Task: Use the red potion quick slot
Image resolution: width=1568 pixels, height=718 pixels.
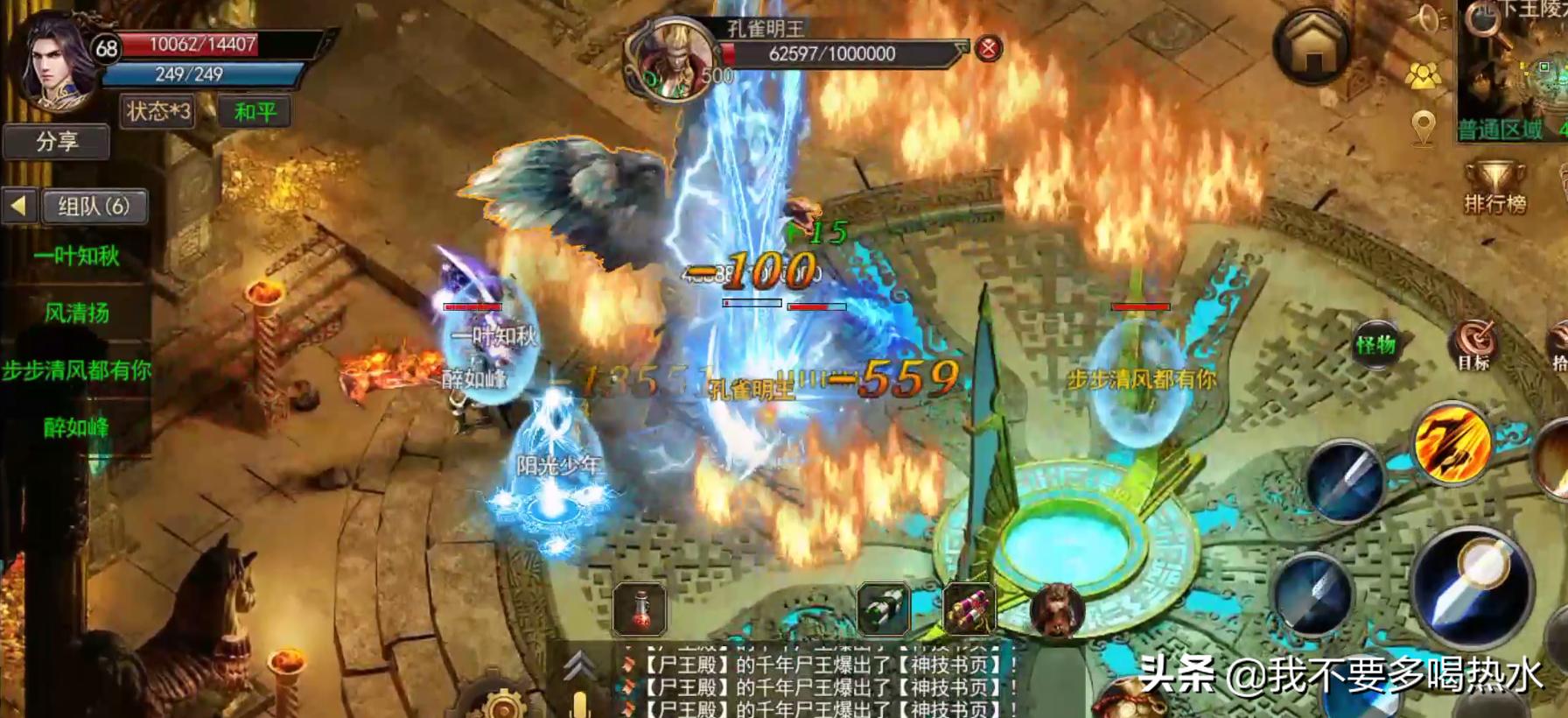Action: coord(640,608)
